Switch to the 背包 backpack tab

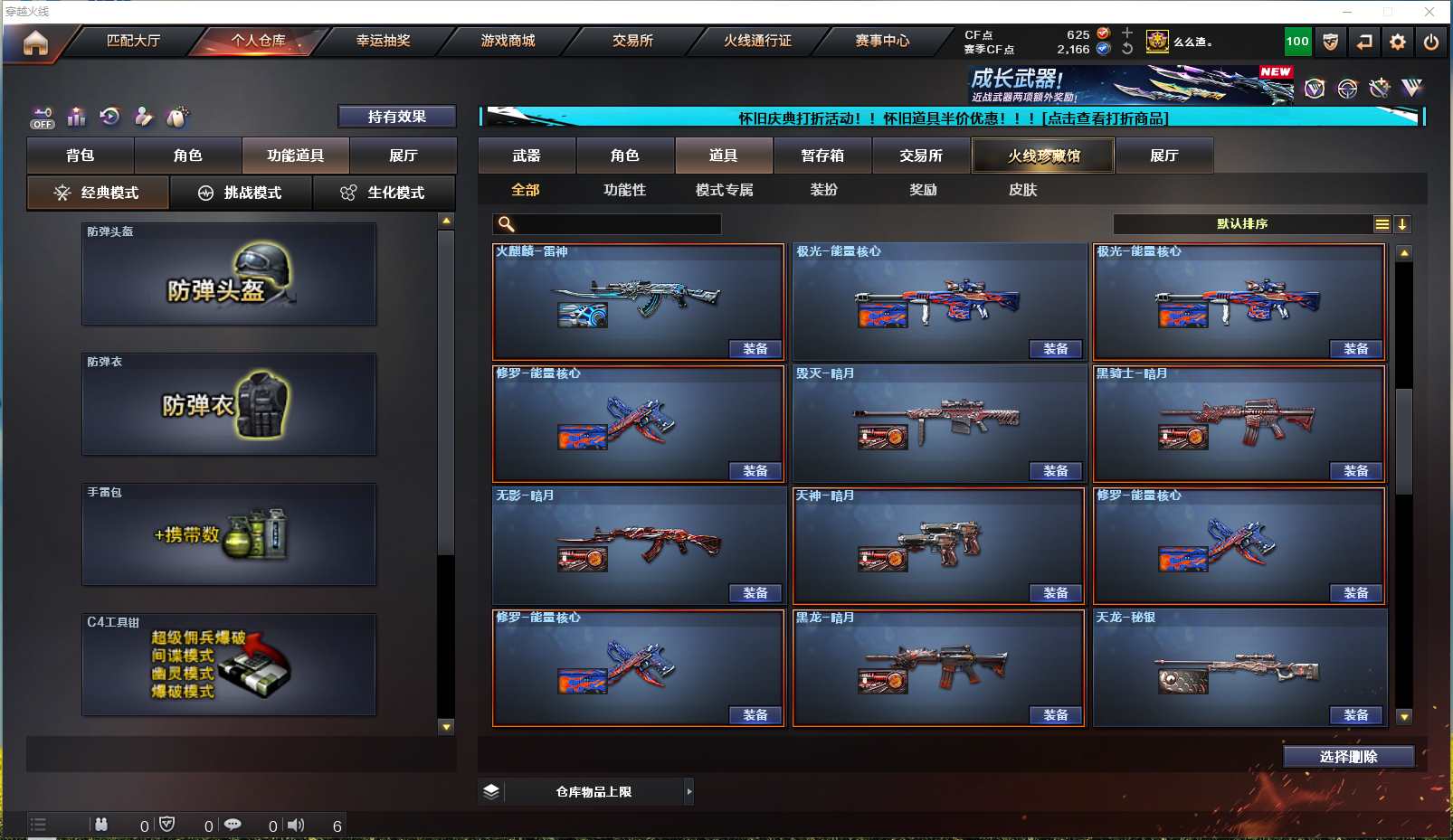[x=81, y=156]
